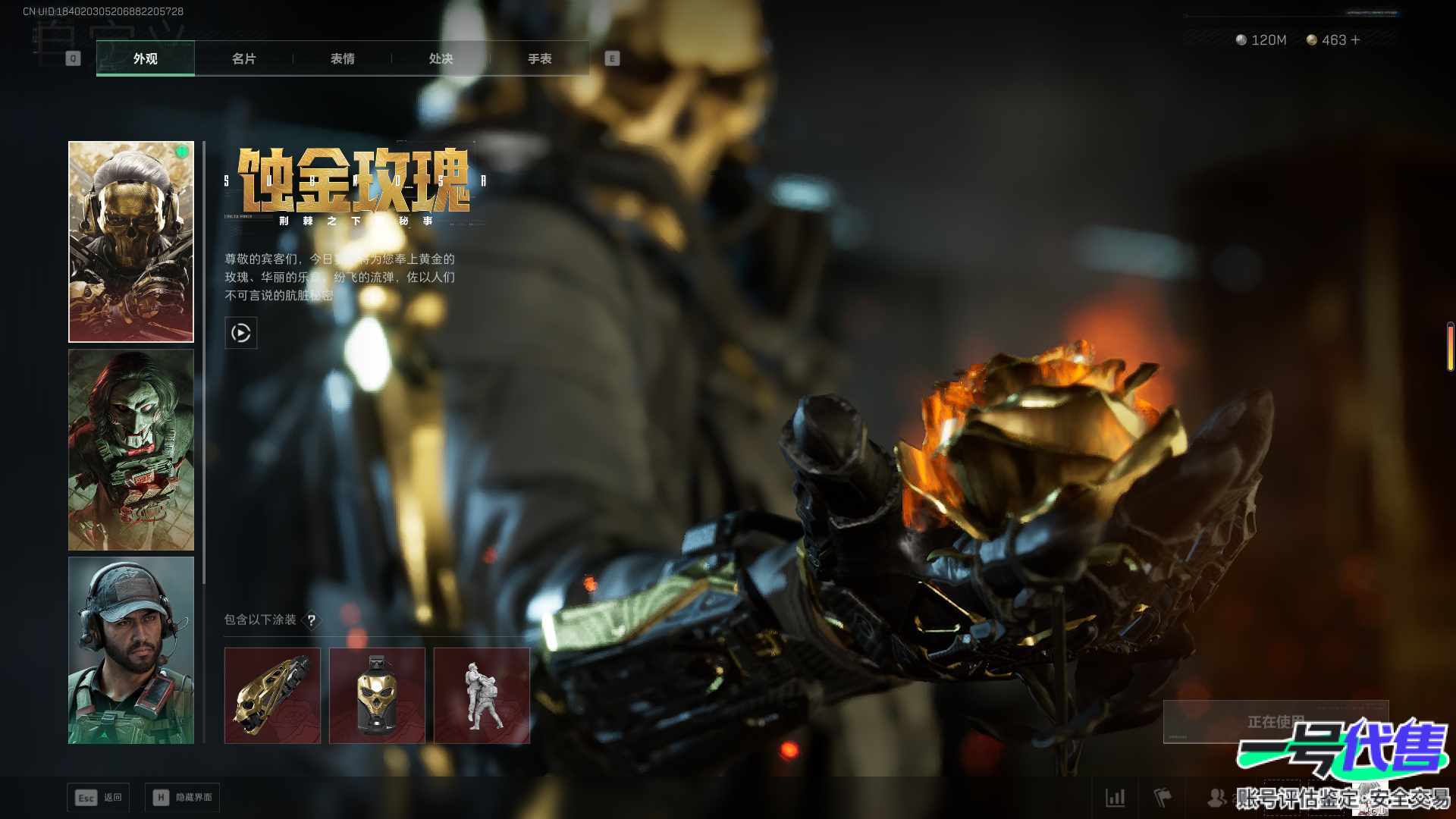1456x819 pixels.
Task: Click the 隐藏界面 hide interface button
Action: [x=183, y=798]
